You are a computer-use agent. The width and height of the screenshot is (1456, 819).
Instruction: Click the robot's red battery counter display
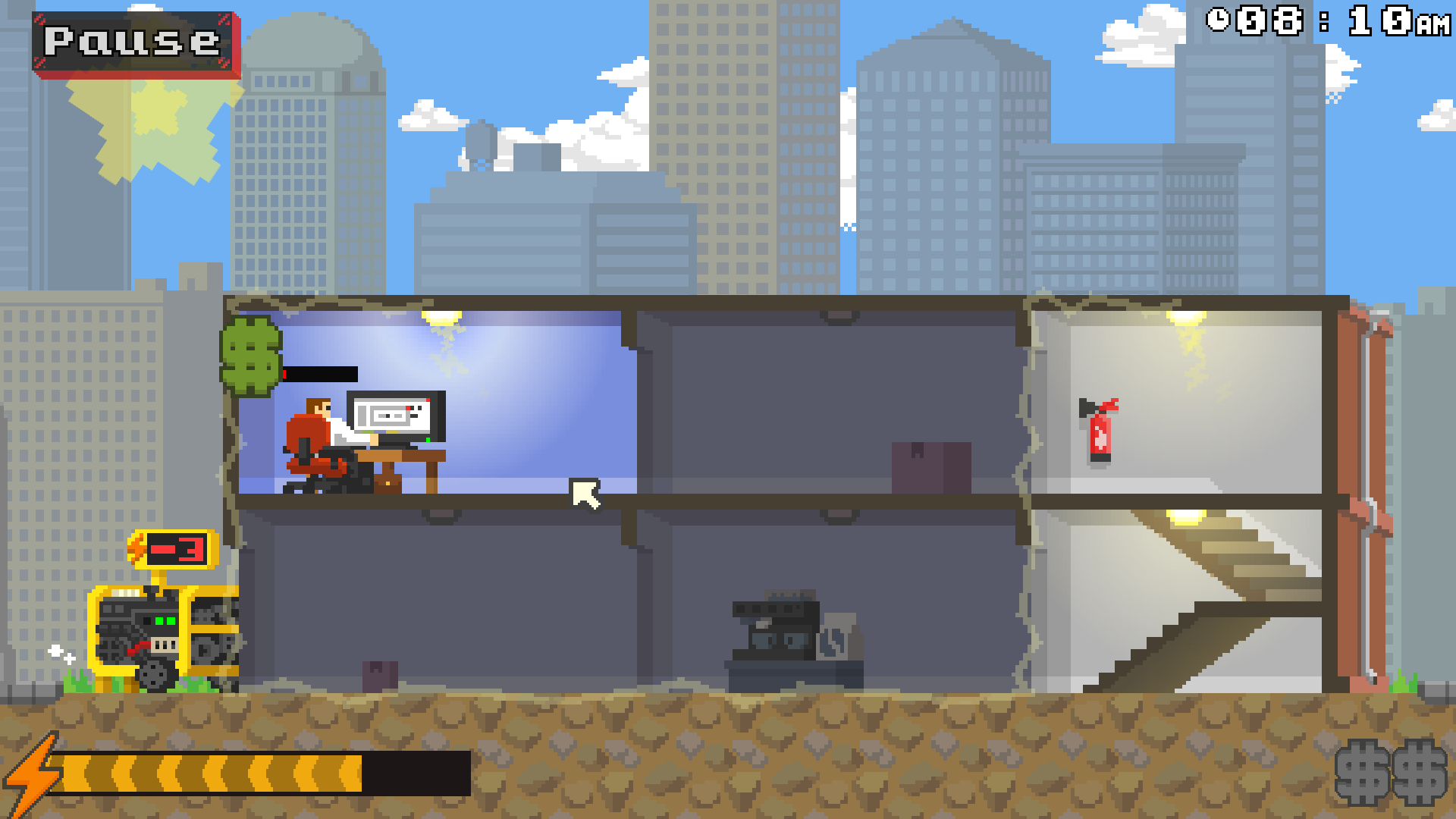tap(178, 548)
